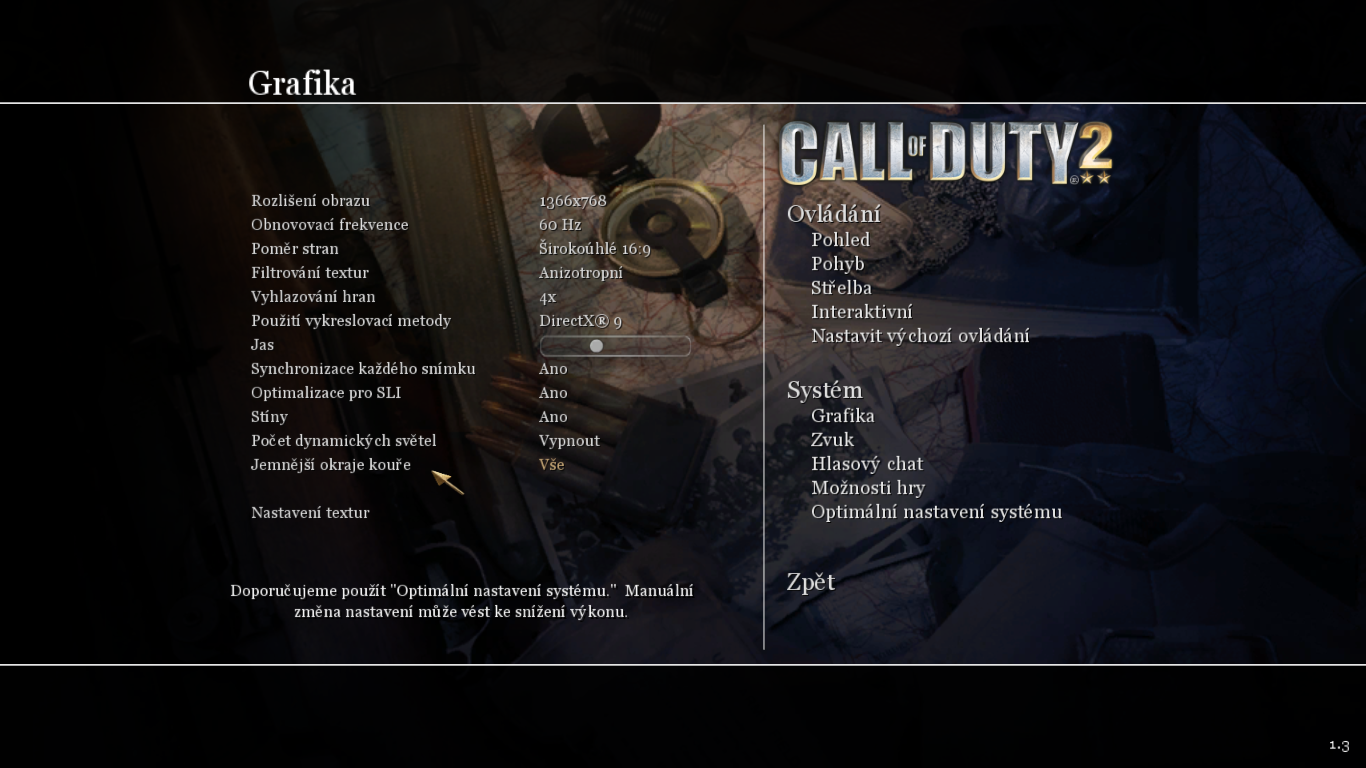Change the Poměr stran aspect ratio
1366x768 pixels.
click(x=594, y=249)
